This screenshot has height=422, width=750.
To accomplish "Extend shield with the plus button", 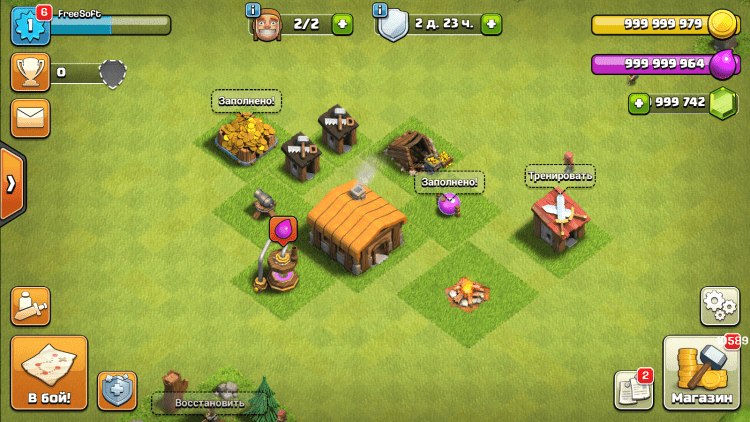I will tap(491, 25).
